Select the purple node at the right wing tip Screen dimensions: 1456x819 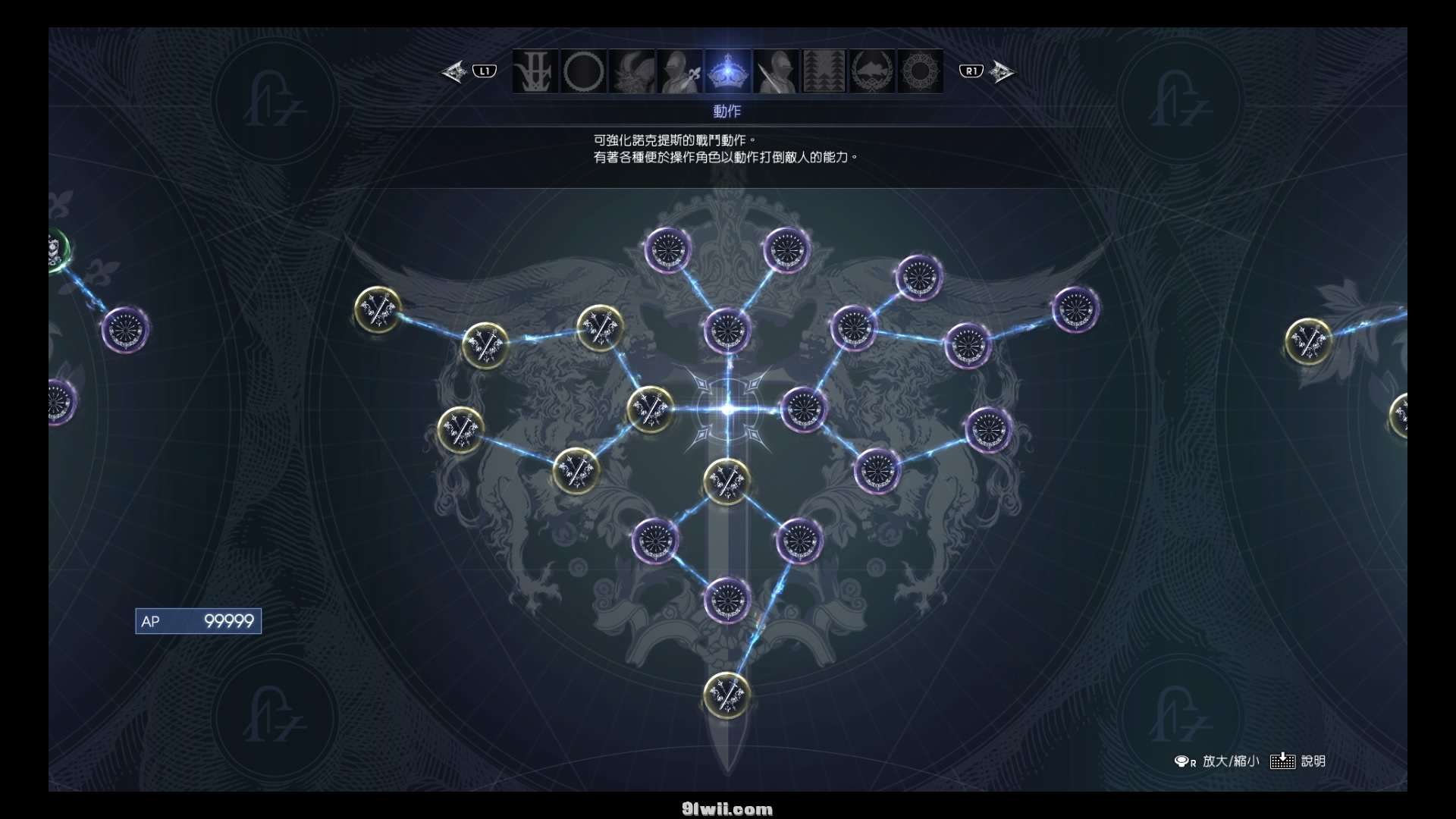[1075, 309]
